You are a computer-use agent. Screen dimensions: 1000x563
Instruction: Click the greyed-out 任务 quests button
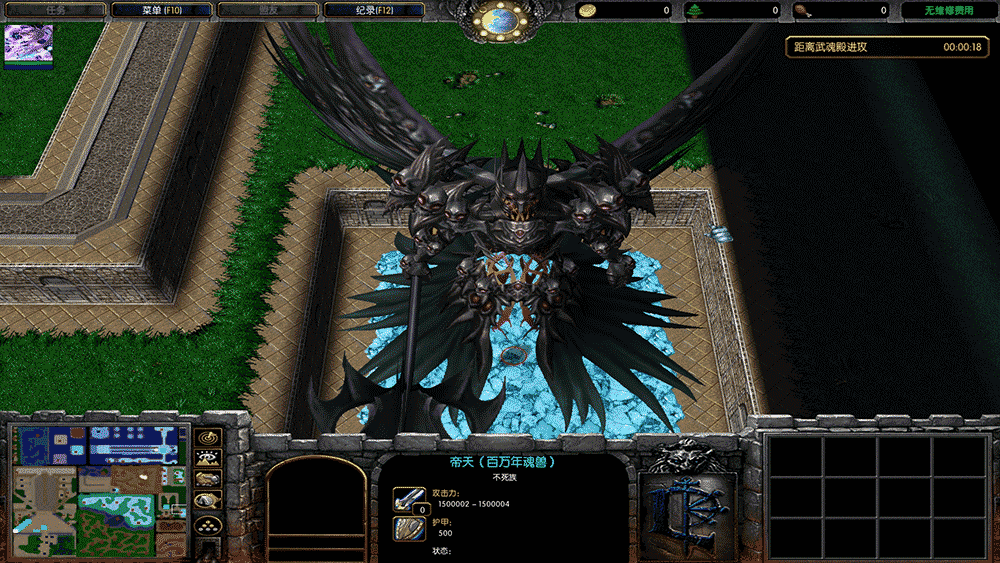point(55,10)
